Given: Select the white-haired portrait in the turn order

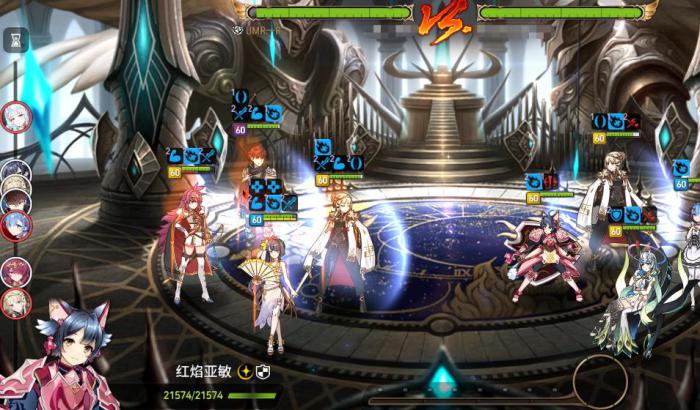Looking at the screenshot, I should click(x=16, y=118).
